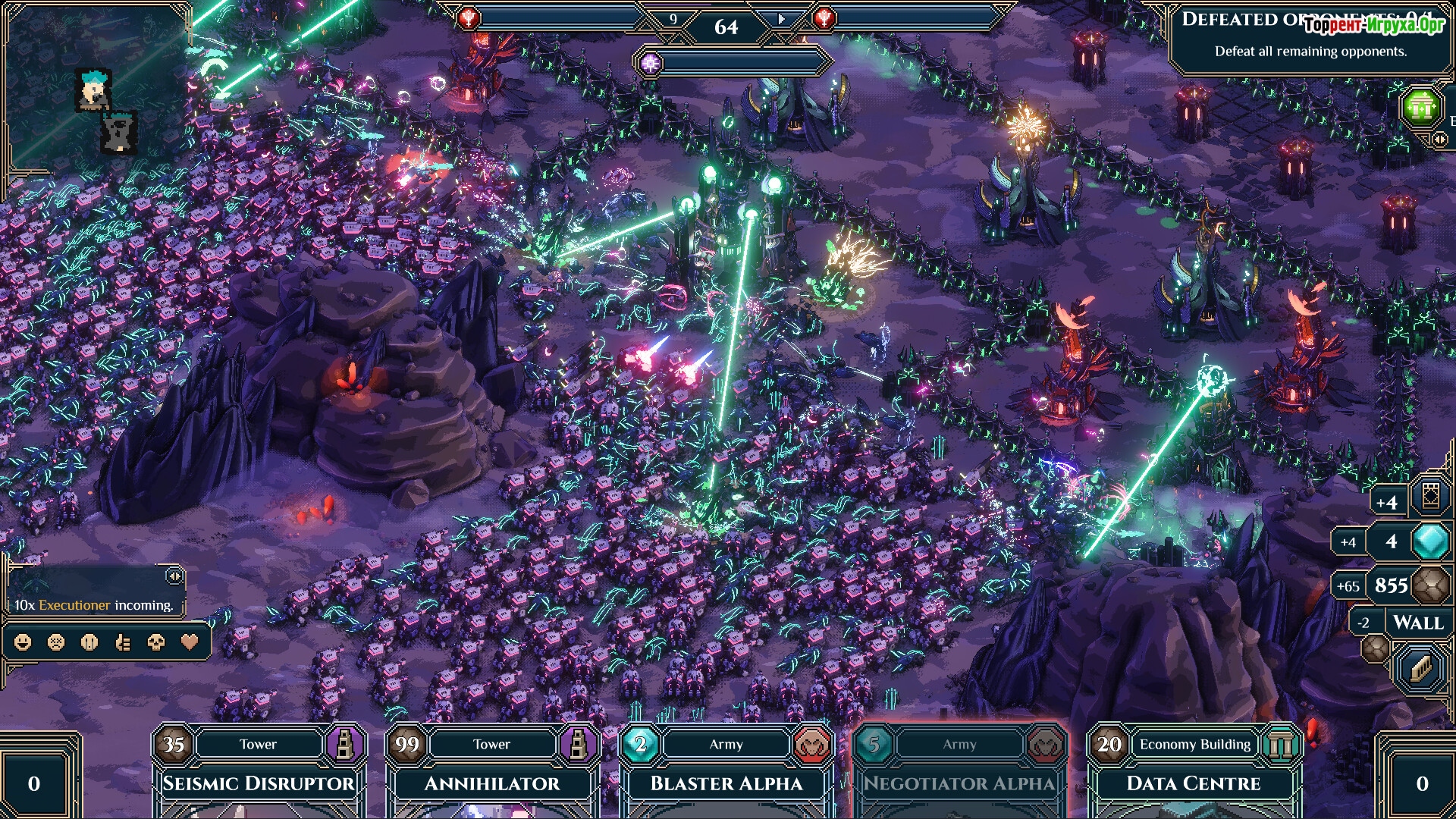The image size is (1456, 819).
Task: Select the teal-haired player portrait
Action: 94,90
